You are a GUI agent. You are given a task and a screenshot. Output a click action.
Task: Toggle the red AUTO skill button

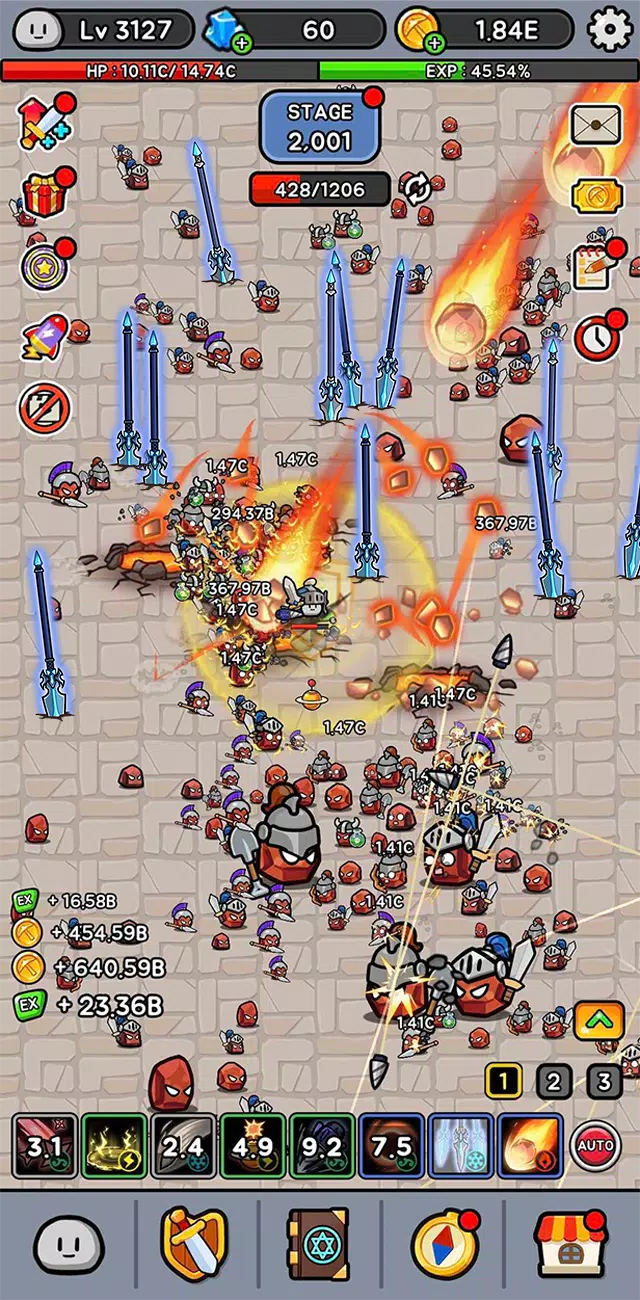pyautogui.click(x=595, y=1145)
